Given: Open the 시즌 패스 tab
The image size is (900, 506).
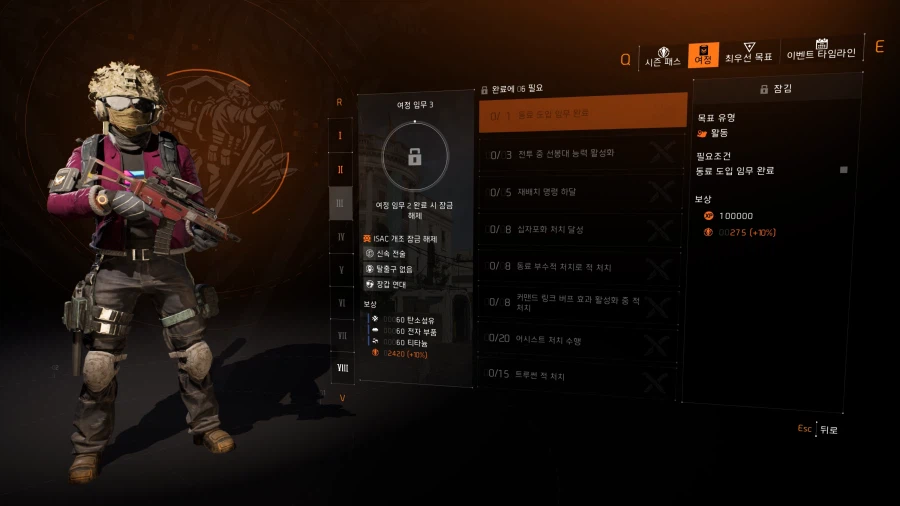Looking at the screenshot, I should 662,56.
